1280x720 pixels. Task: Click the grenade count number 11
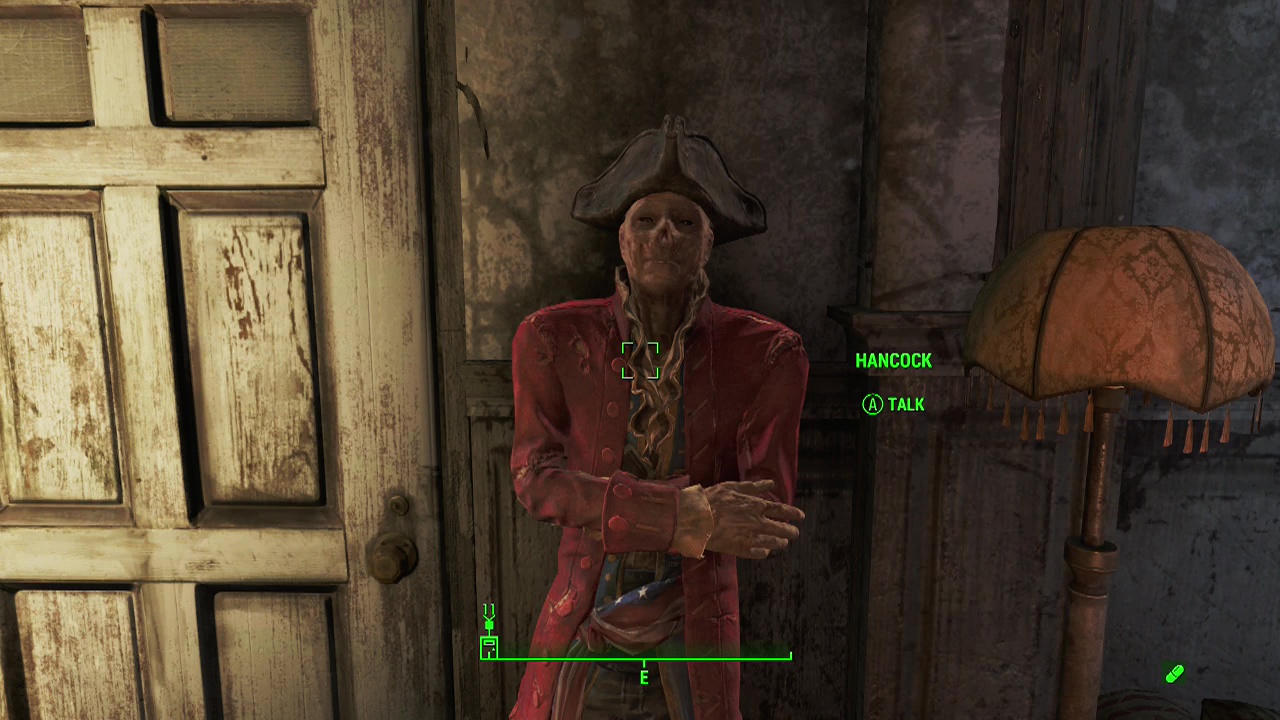click(489, 607)
